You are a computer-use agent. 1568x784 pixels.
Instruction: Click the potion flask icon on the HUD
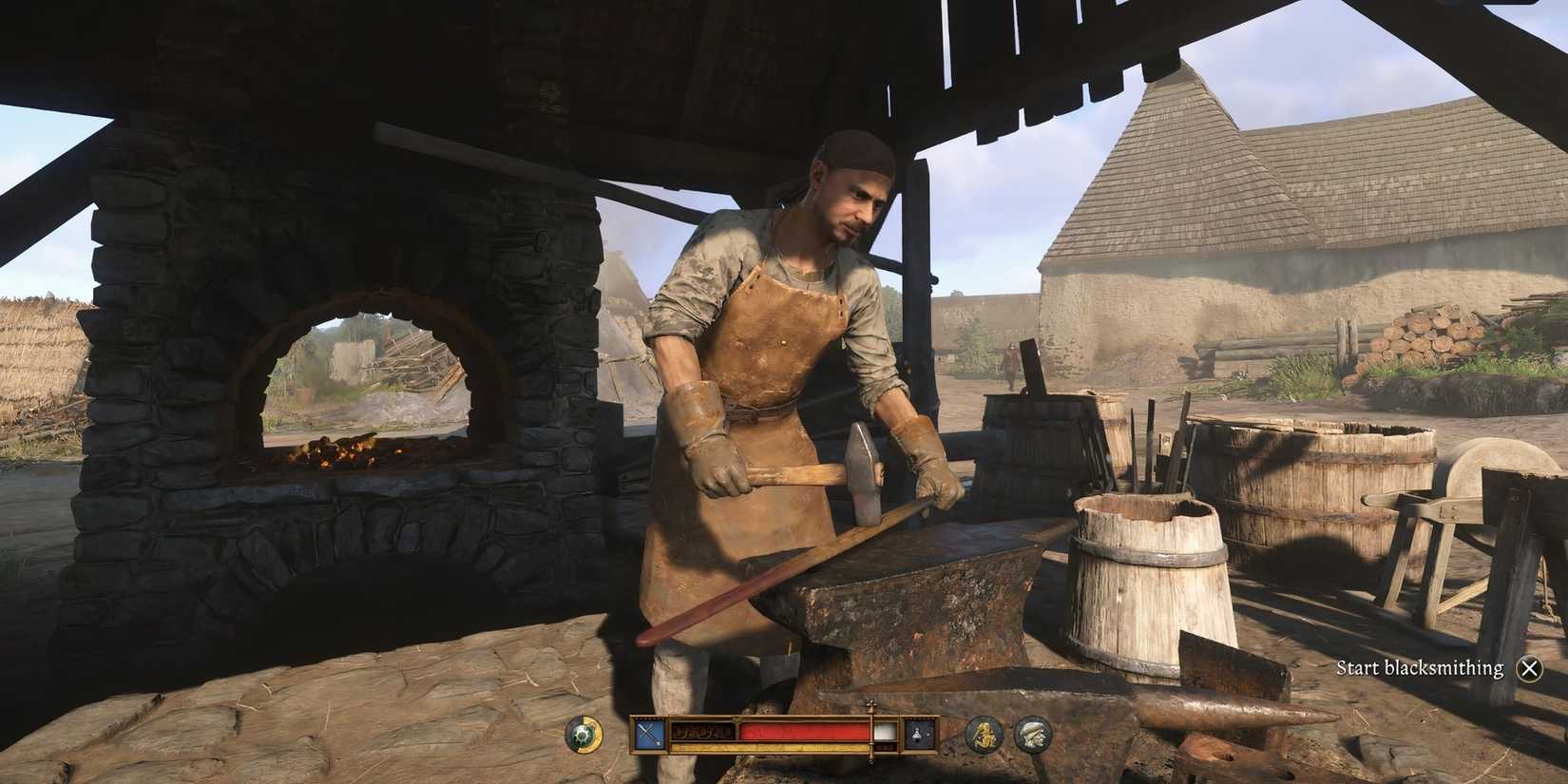[917, 733]
